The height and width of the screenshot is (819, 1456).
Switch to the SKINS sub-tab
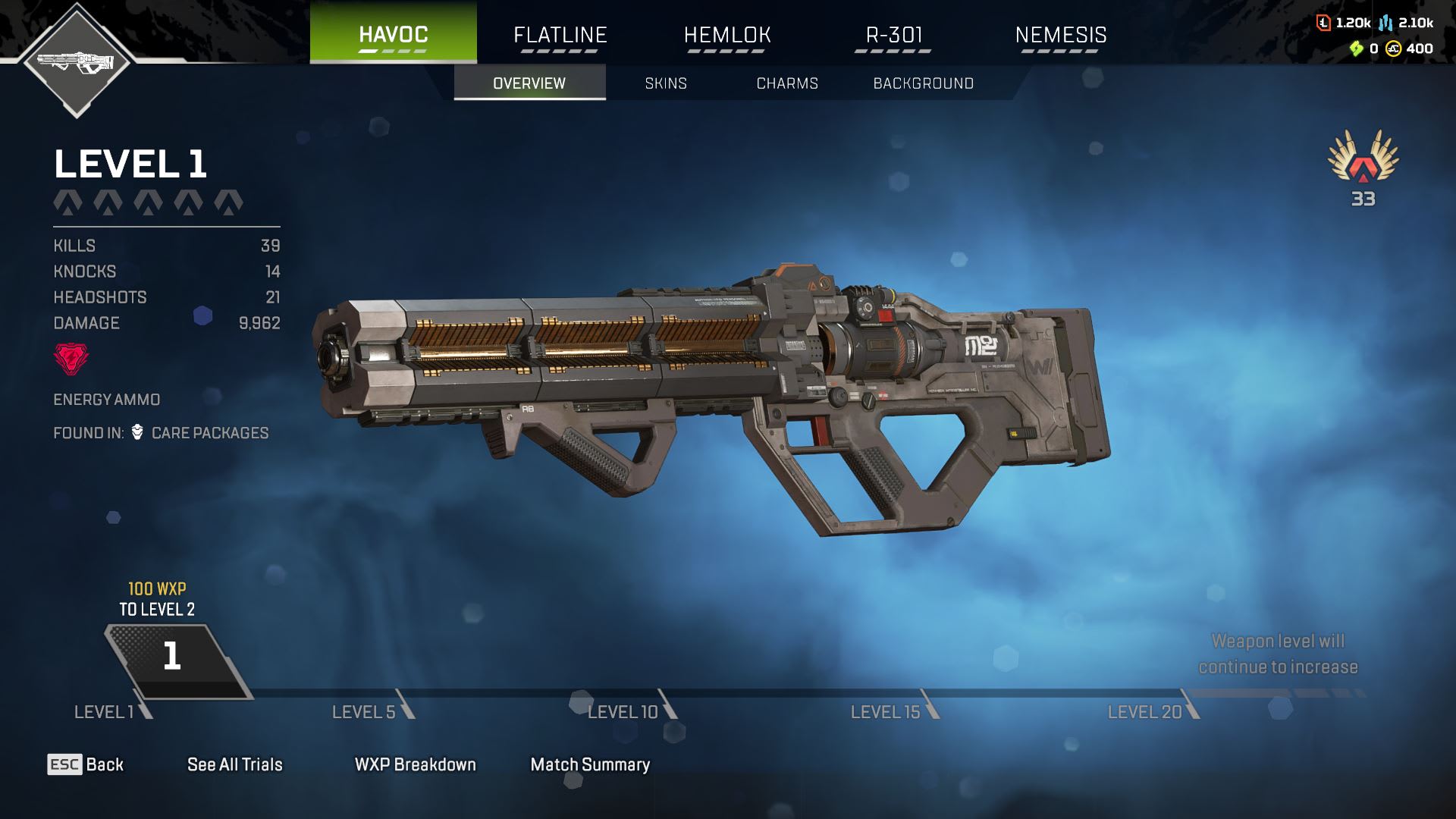(666, 83)
